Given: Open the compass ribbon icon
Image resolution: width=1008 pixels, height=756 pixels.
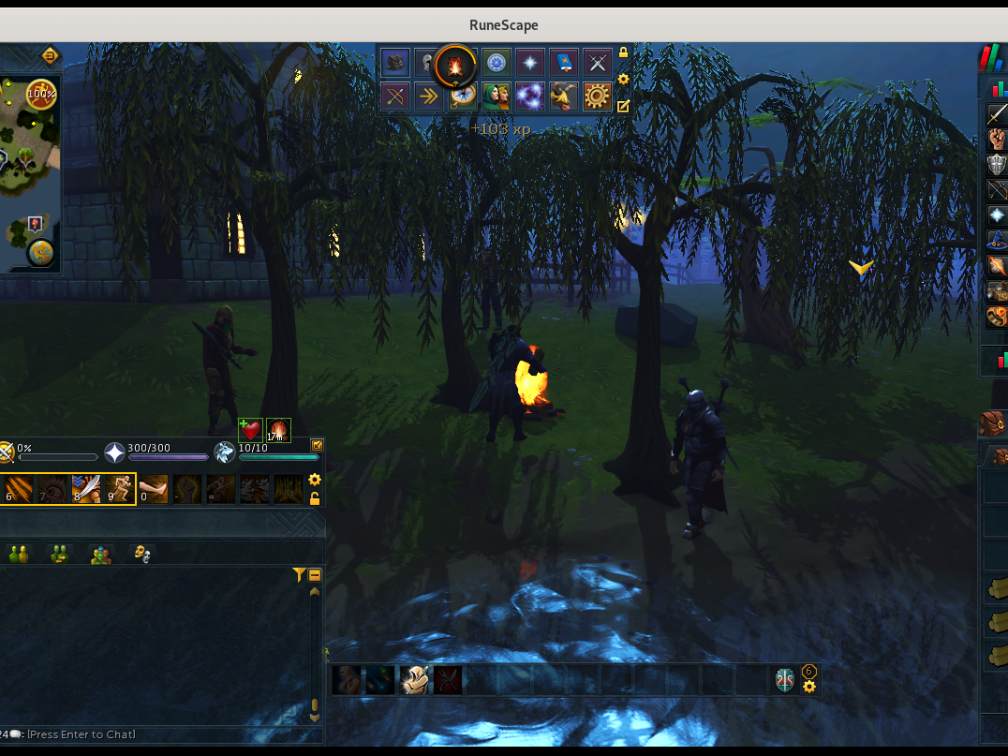Looking at the screenshot, I should tap(462, 96).
